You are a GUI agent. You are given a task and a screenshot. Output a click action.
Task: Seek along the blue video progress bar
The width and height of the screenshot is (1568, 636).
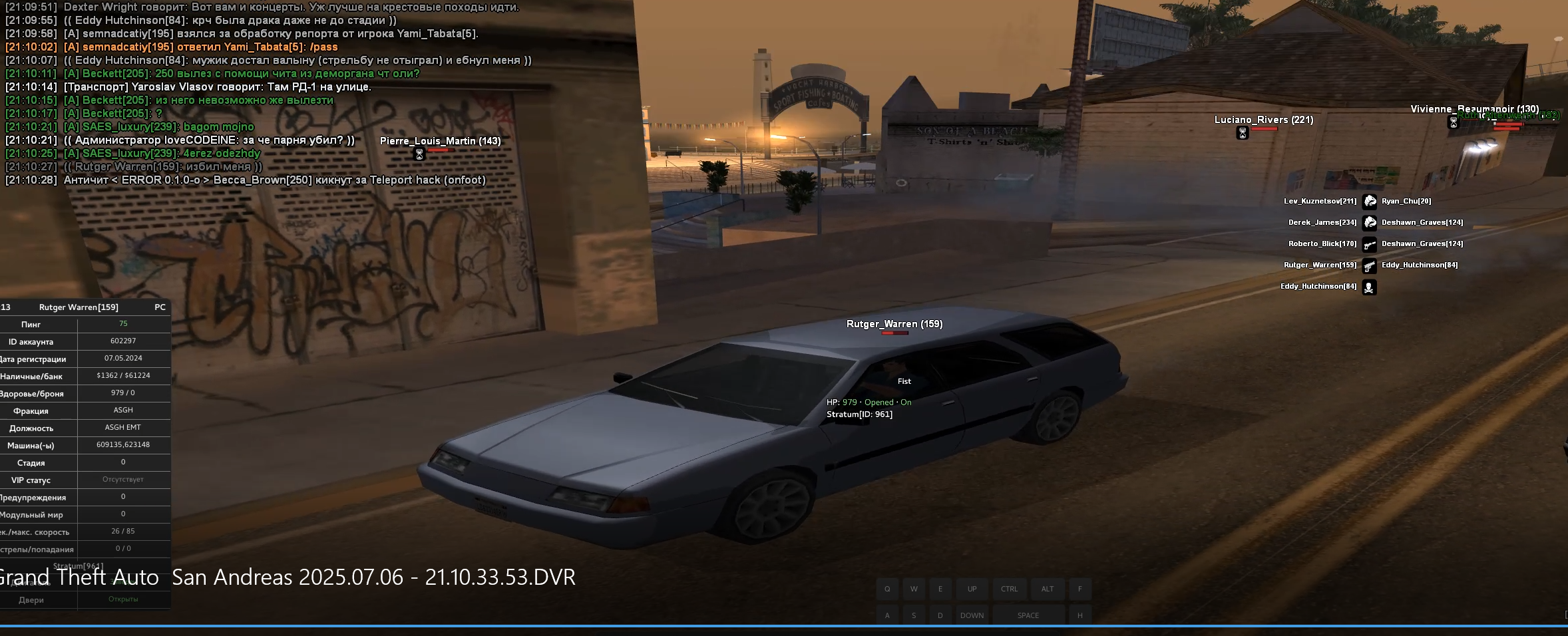click(784, 626)
